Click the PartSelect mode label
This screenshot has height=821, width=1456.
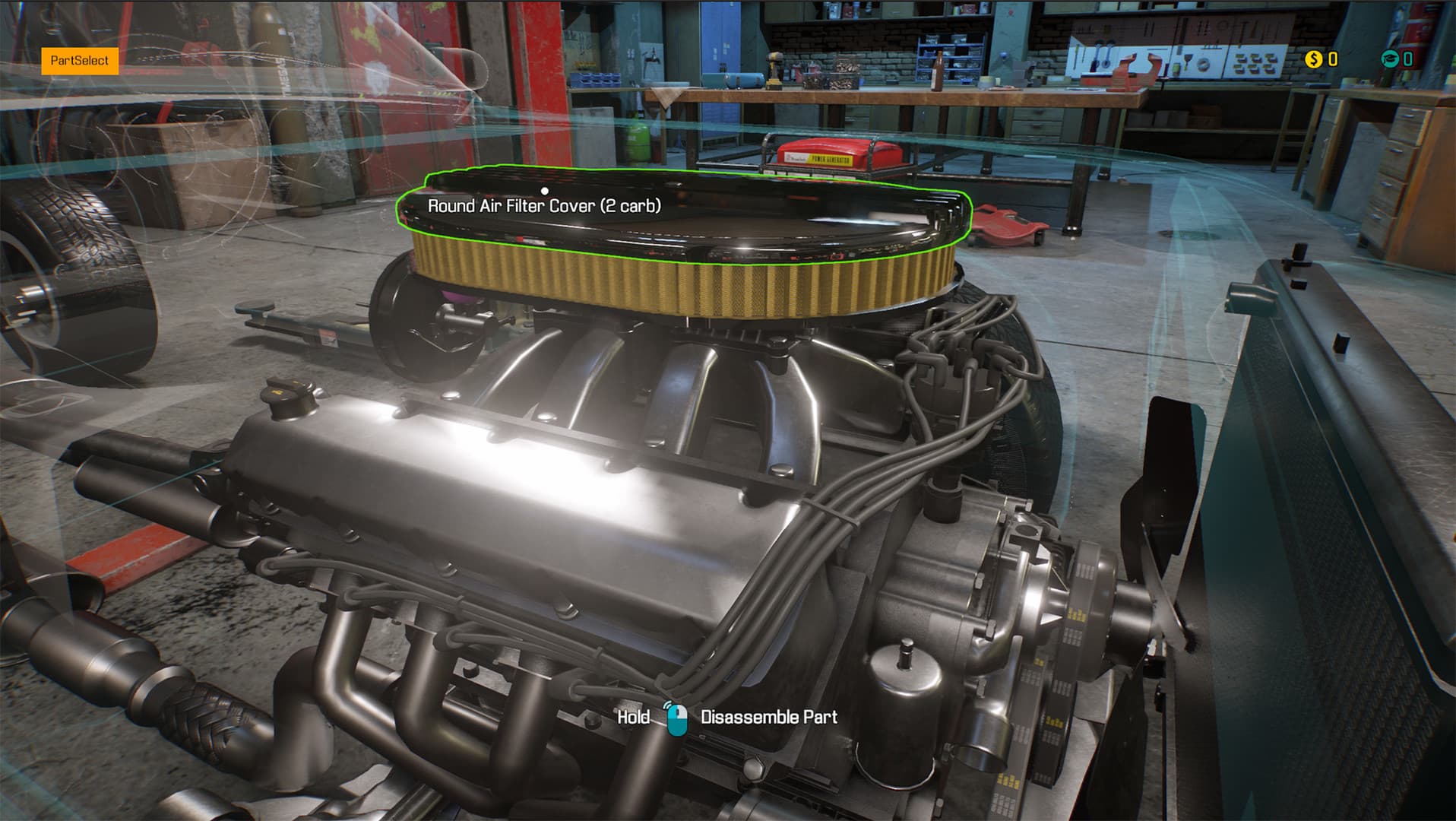coord(78,59)
